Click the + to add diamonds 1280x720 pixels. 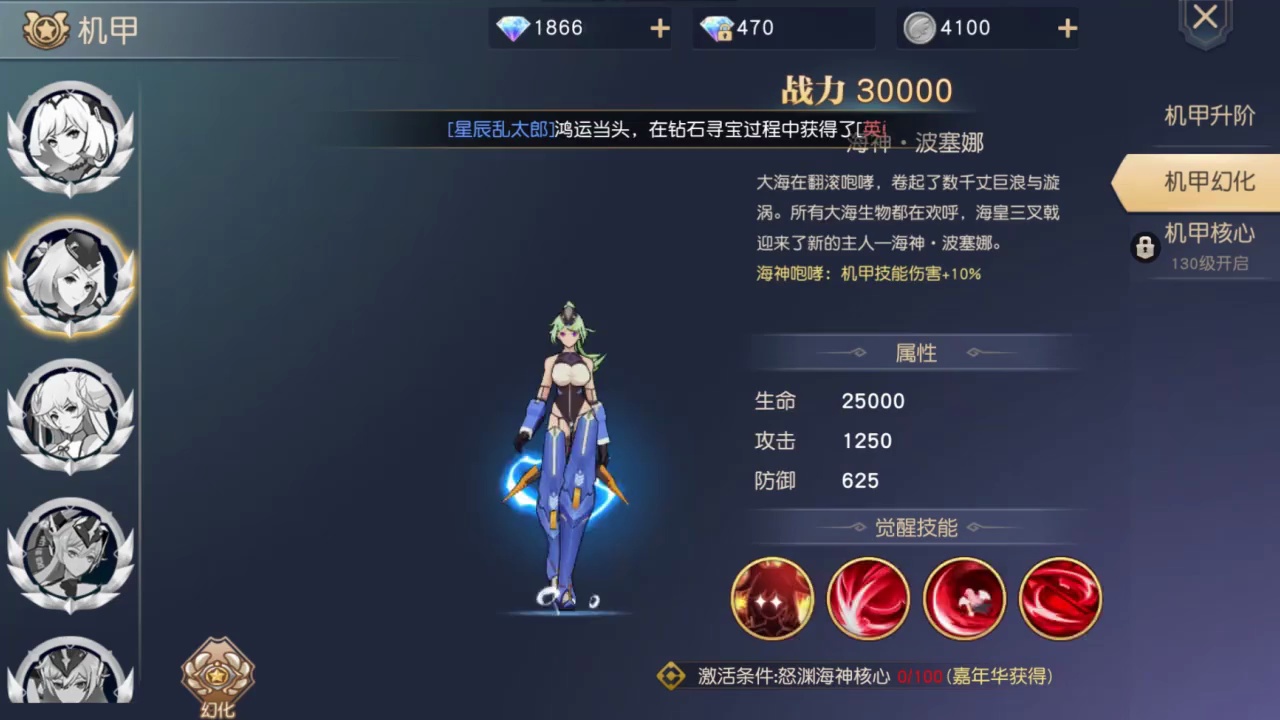point(659,28)
